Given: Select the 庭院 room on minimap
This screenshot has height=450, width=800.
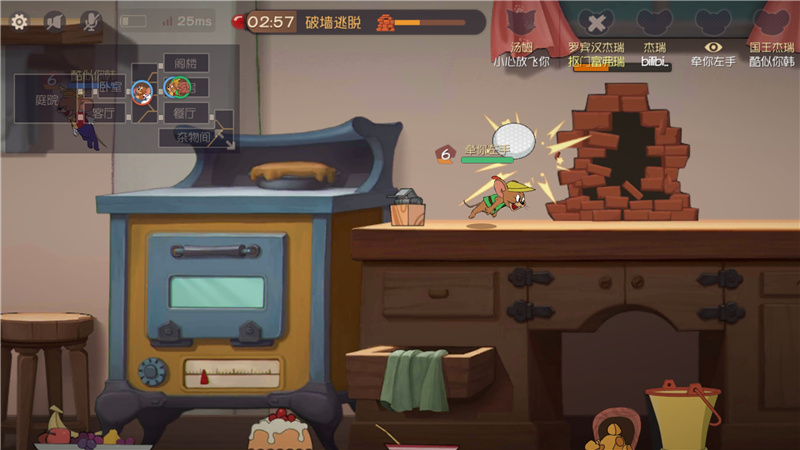Looking at the screenshot, I should coord(46,100).
